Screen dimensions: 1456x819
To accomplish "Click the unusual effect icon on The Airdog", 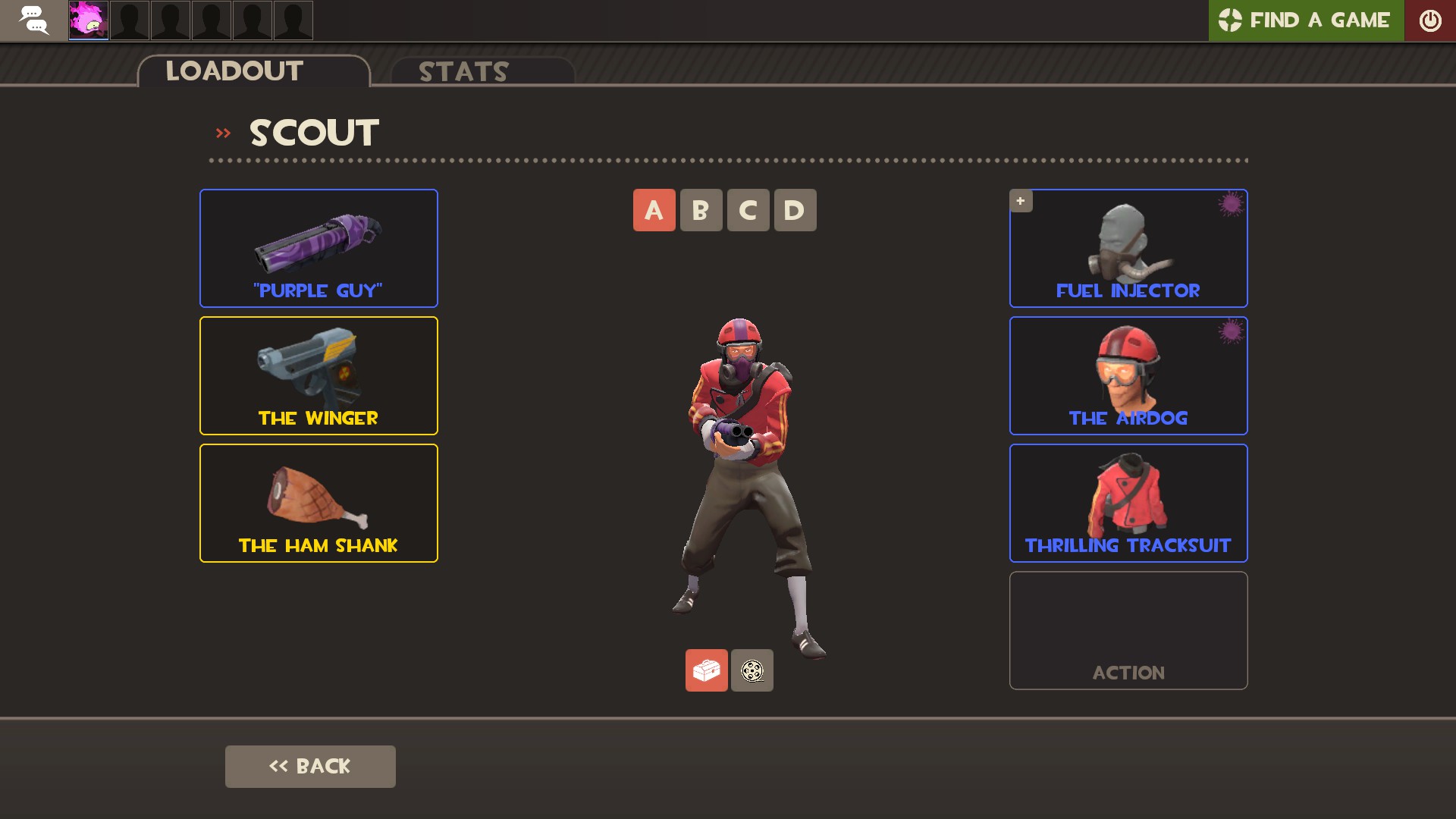I will pos(1232,333).
